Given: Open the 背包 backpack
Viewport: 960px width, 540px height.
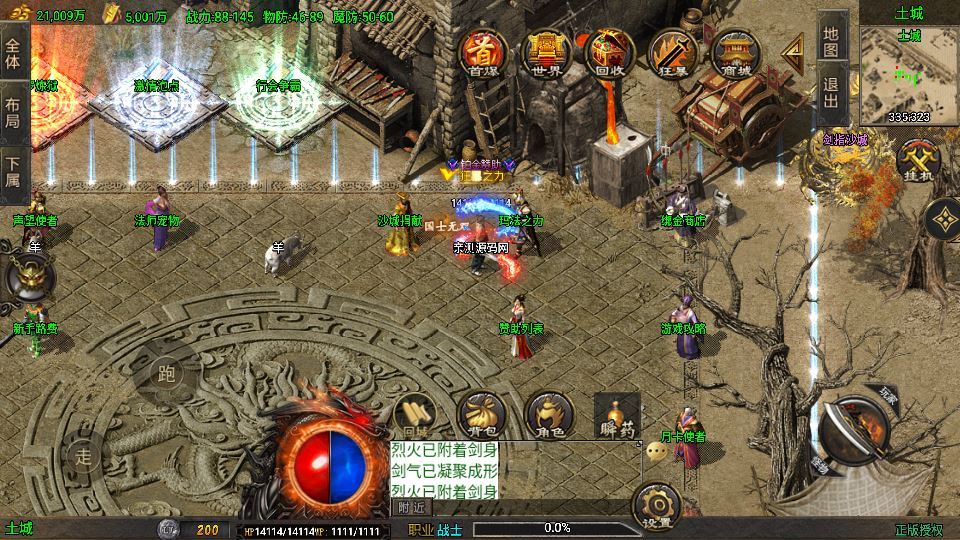Looking at the screenshot, I should click(479, 415).
